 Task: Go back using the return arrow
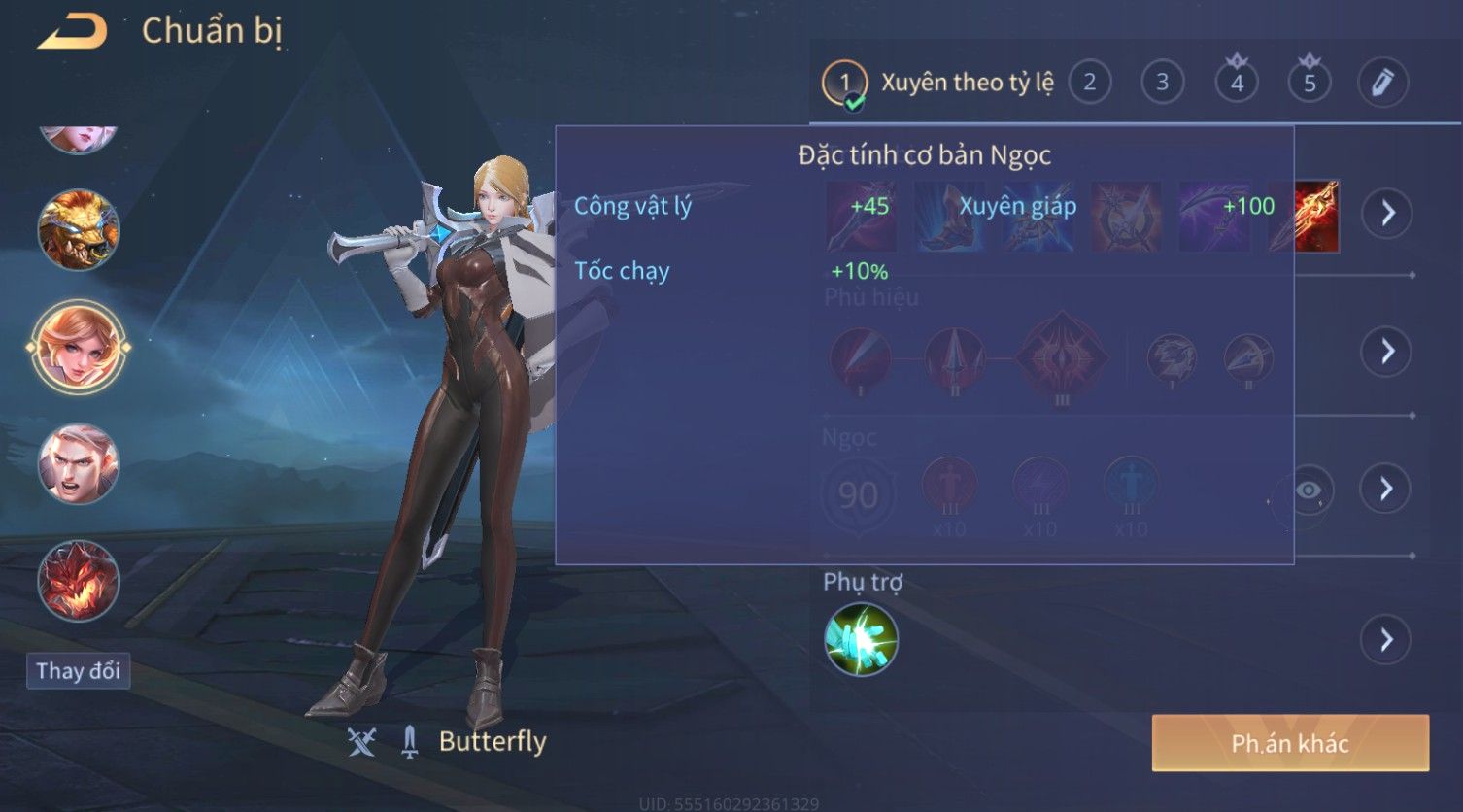click(72, 32)
